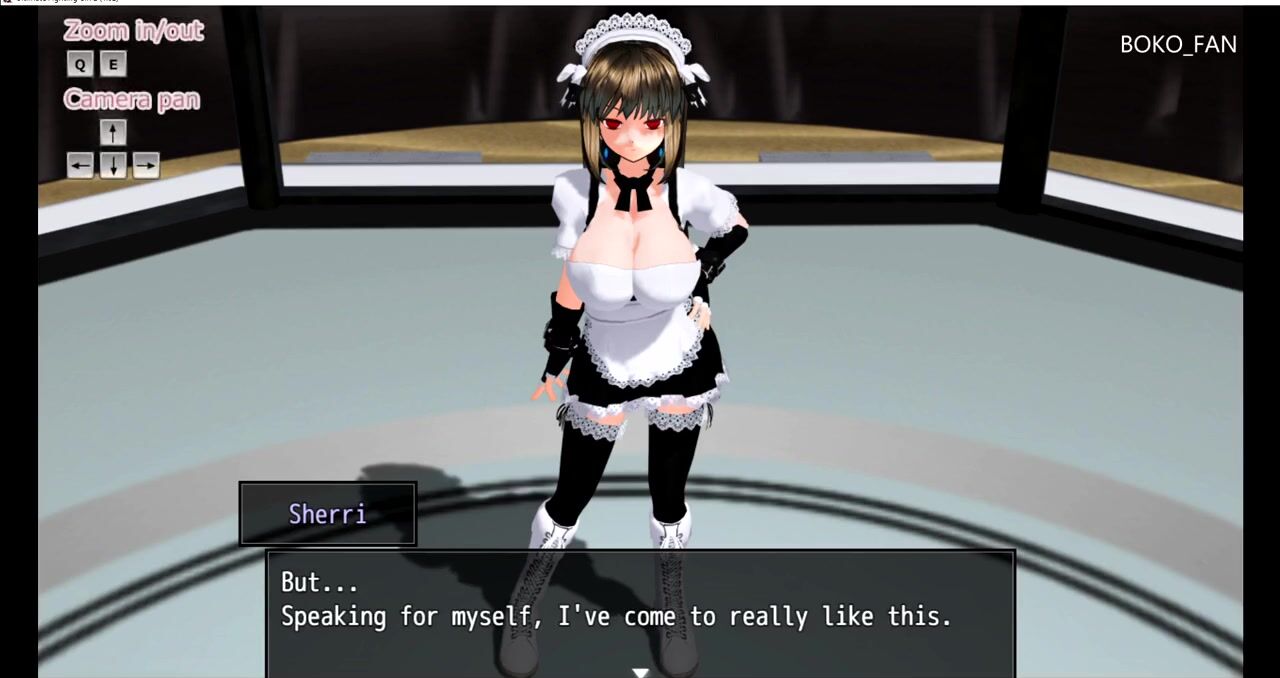Pan the camera right with the right arrow
1280x678 pixels.
click(x=146, y=165)
